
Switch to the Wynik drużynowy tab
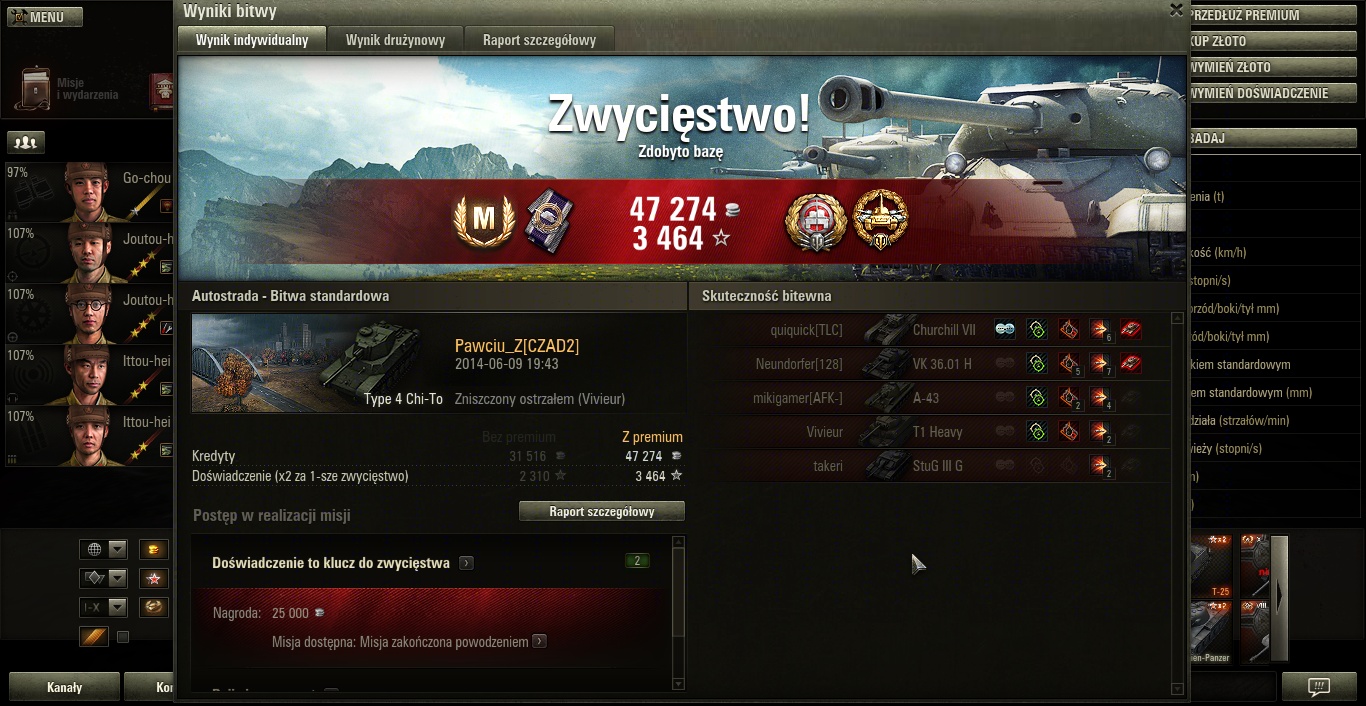pos(395,40)
